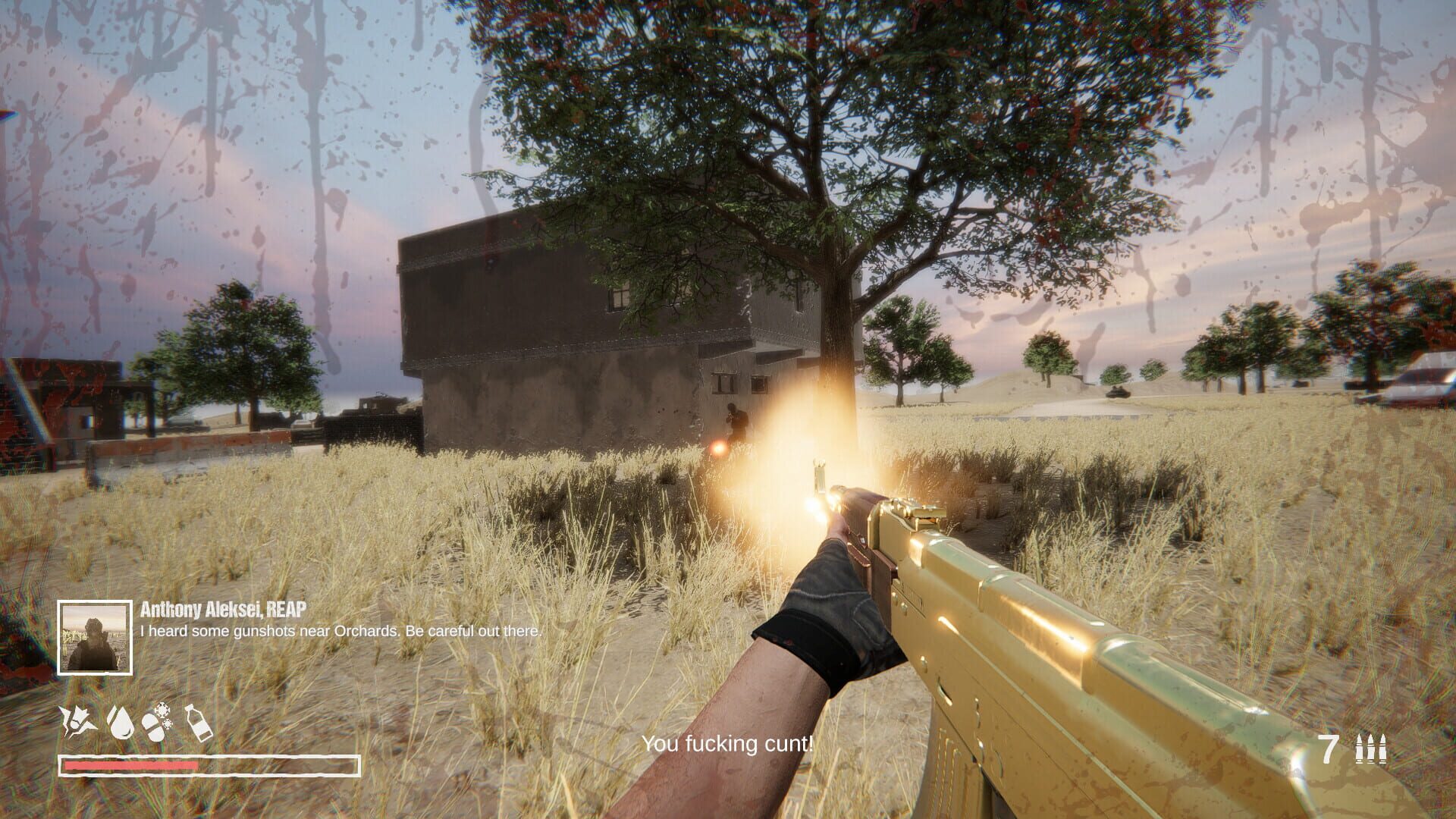Click the name Anthony Aleksei, REAP

[222, 607]
